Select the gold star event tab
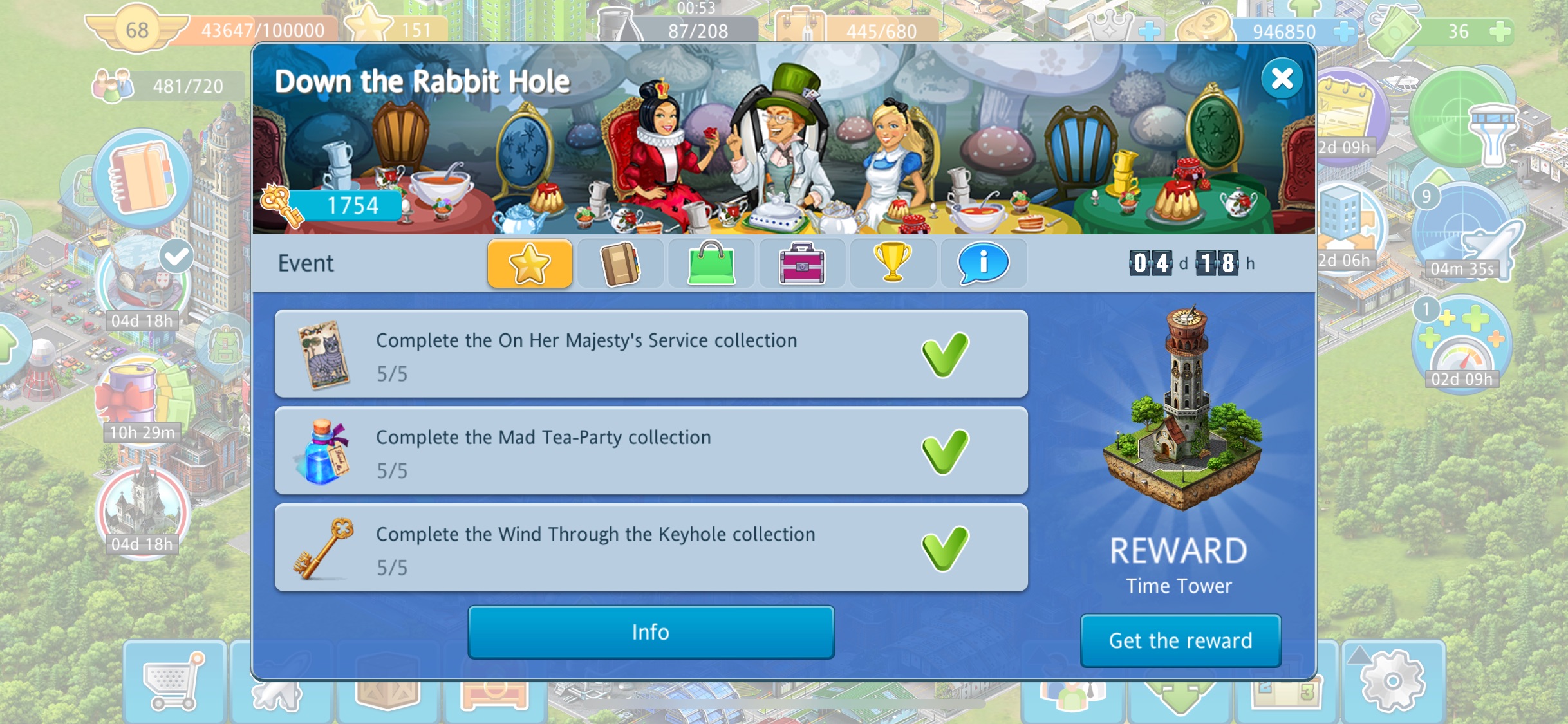 pyautogui.click(x=530, y=263)
